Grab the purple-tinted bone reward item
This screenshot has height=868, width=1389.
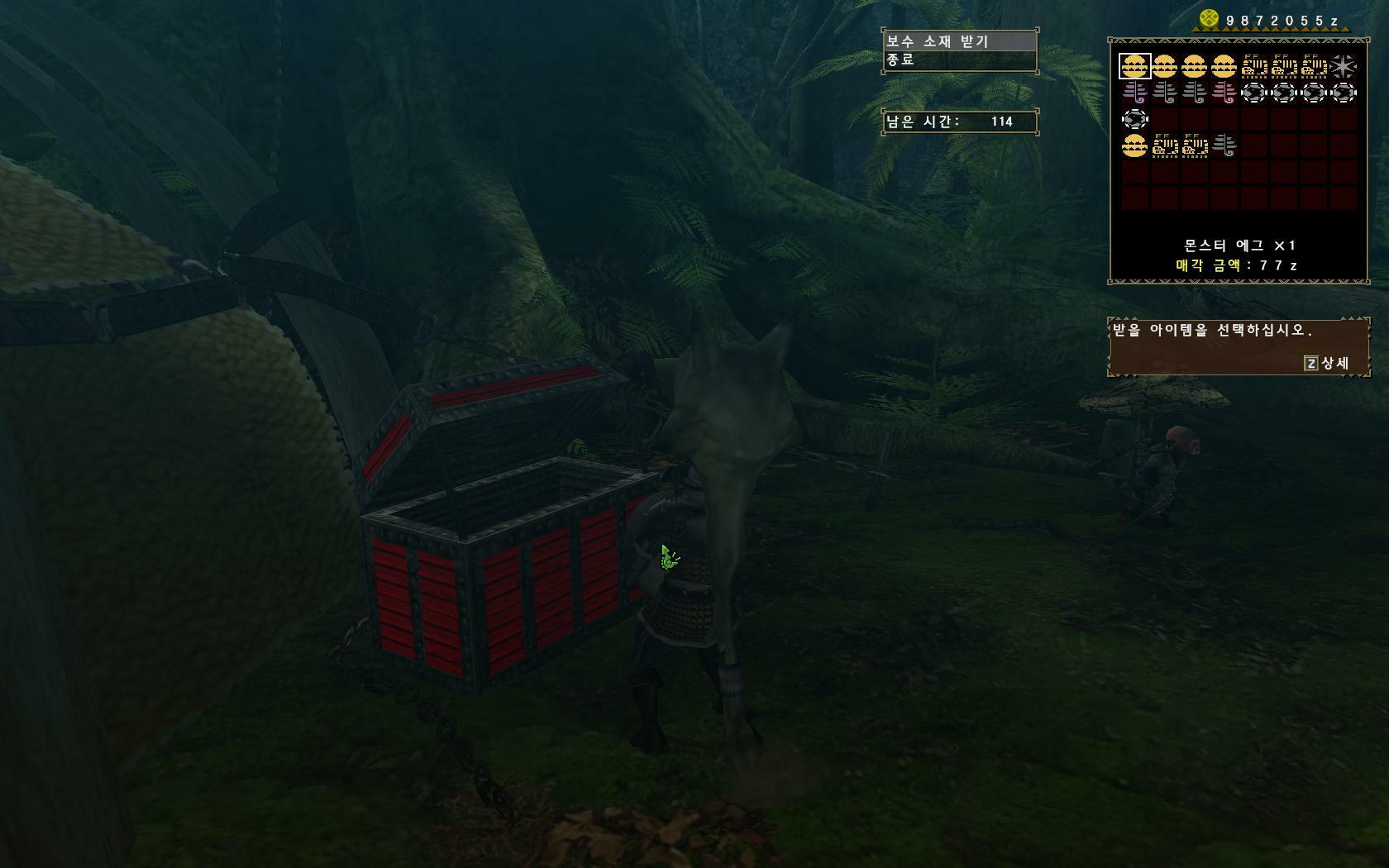(x=1134, y=93)
